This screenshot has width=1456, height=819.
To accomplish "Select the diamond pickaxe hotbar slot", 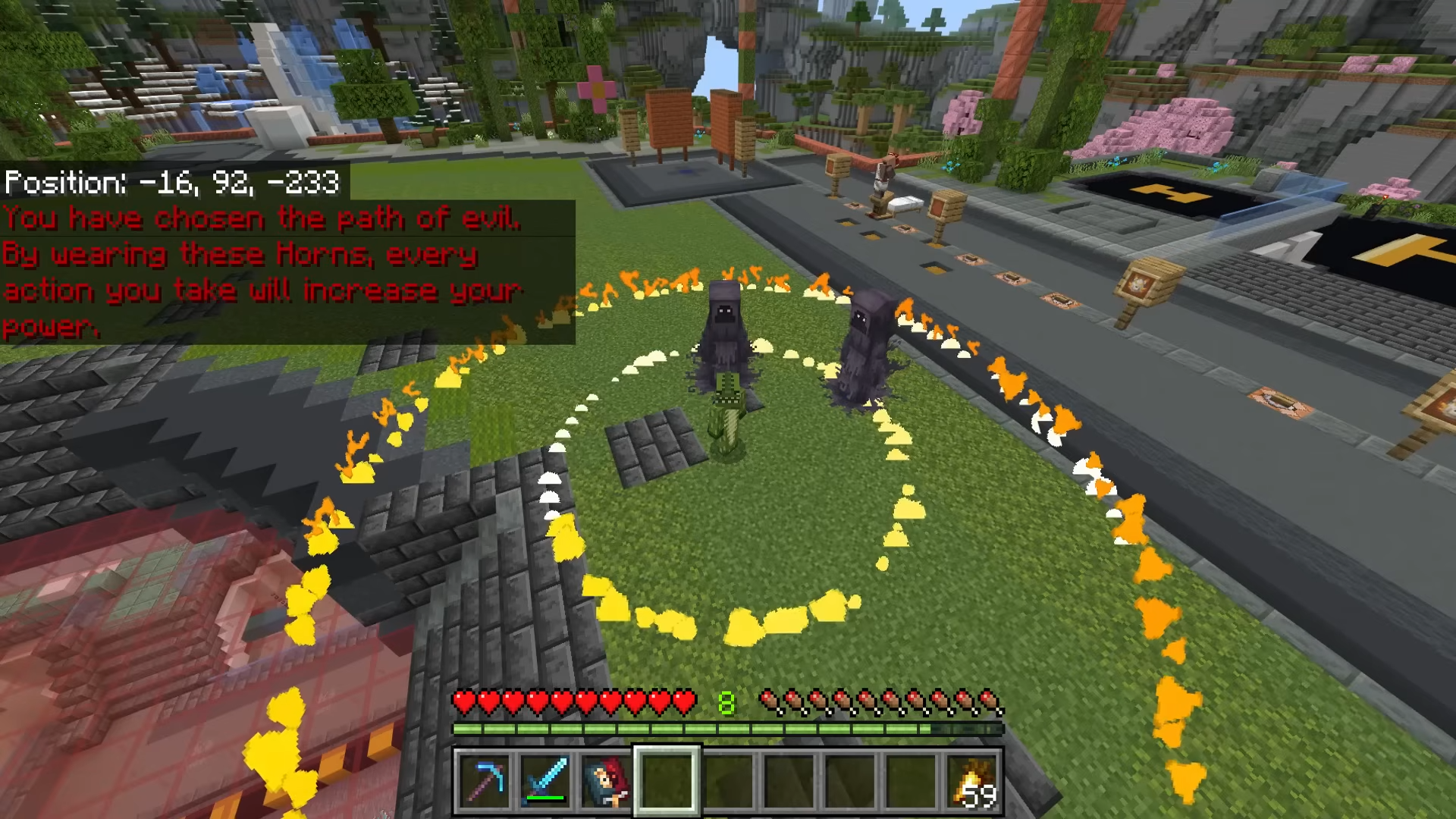I will 484,780.
